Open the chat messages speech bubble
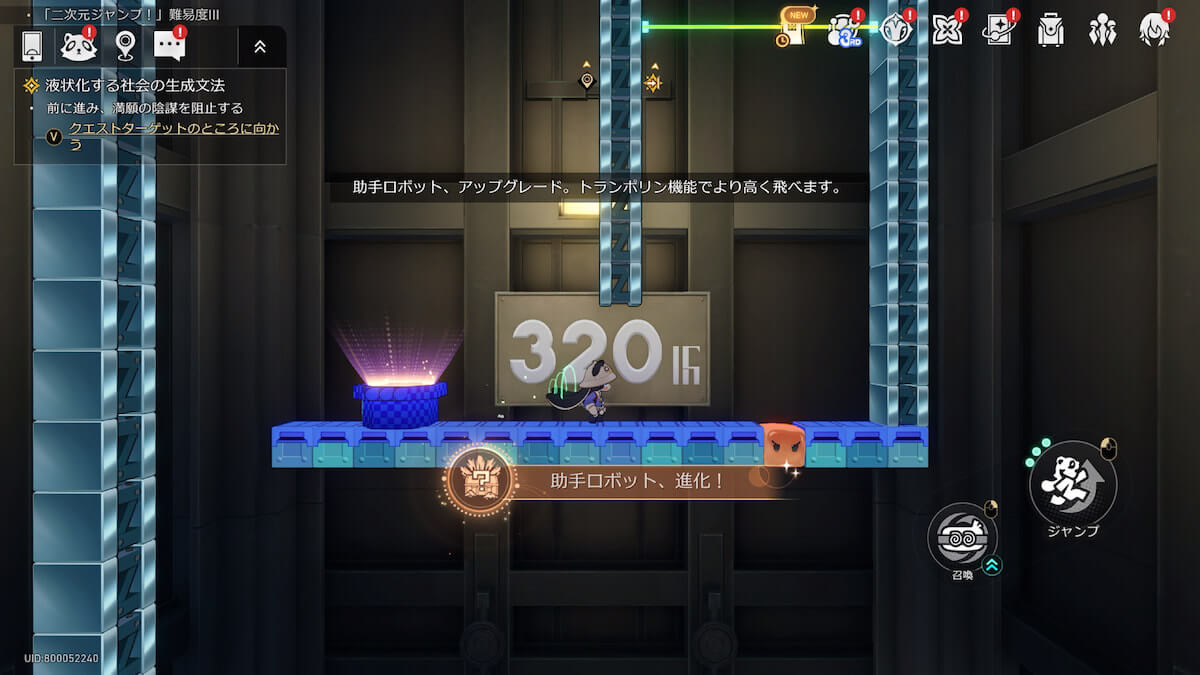1200x675 pixels. point(169,46)
